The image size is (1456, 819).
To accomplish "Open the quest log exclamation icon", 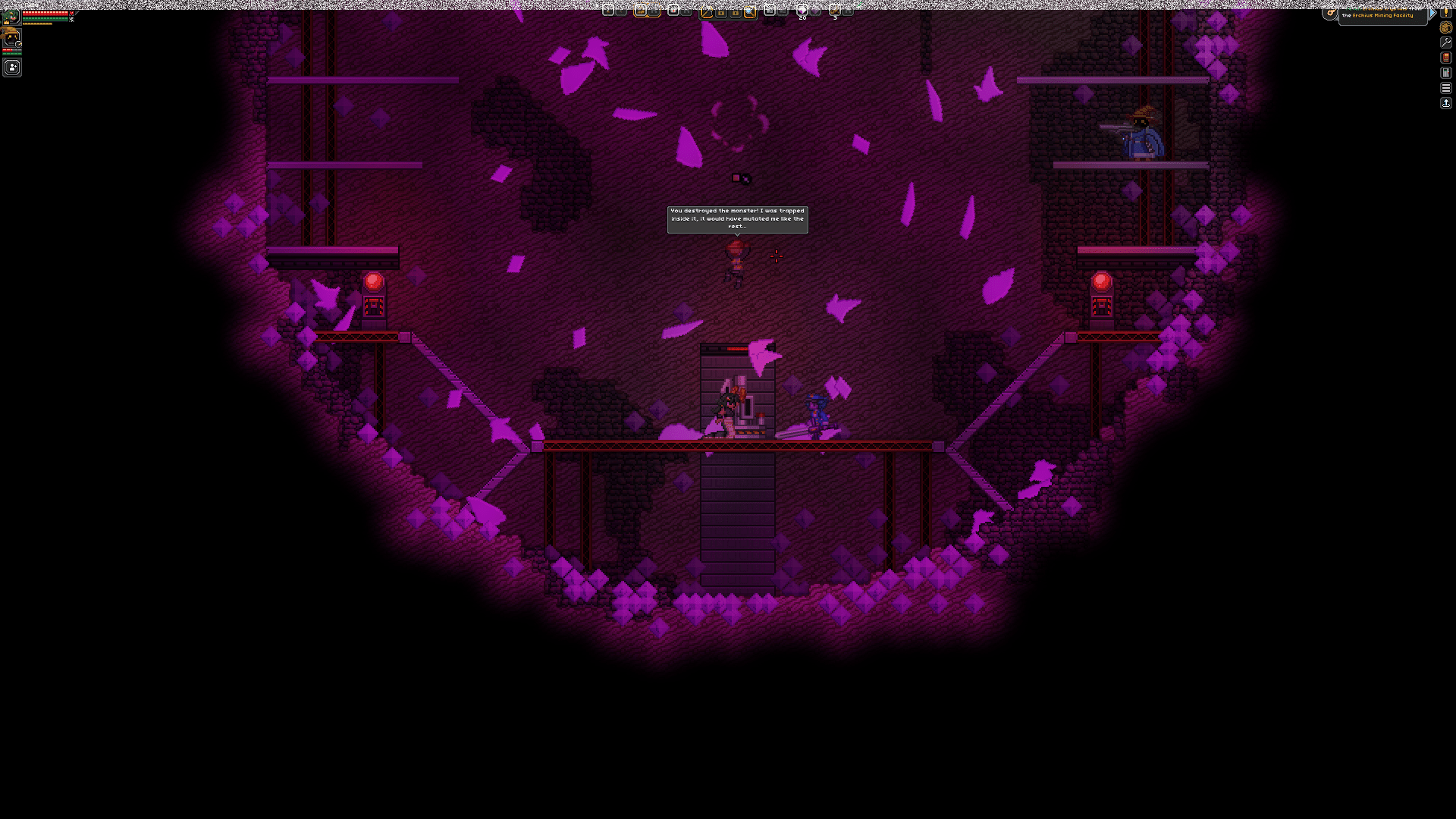I will [1445, 12].
